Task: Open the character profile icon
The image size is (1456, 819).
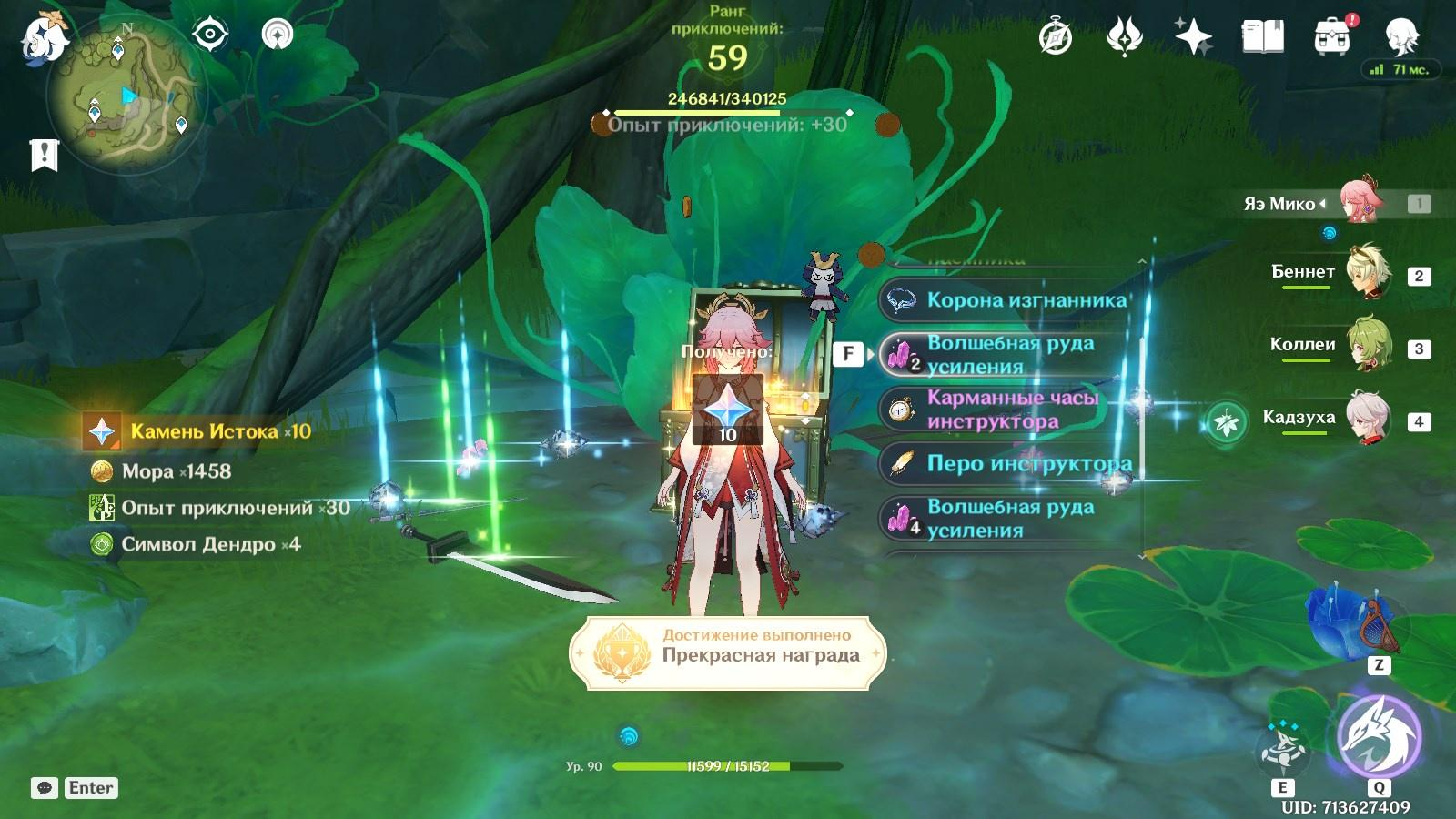Action: [1401, 37]
